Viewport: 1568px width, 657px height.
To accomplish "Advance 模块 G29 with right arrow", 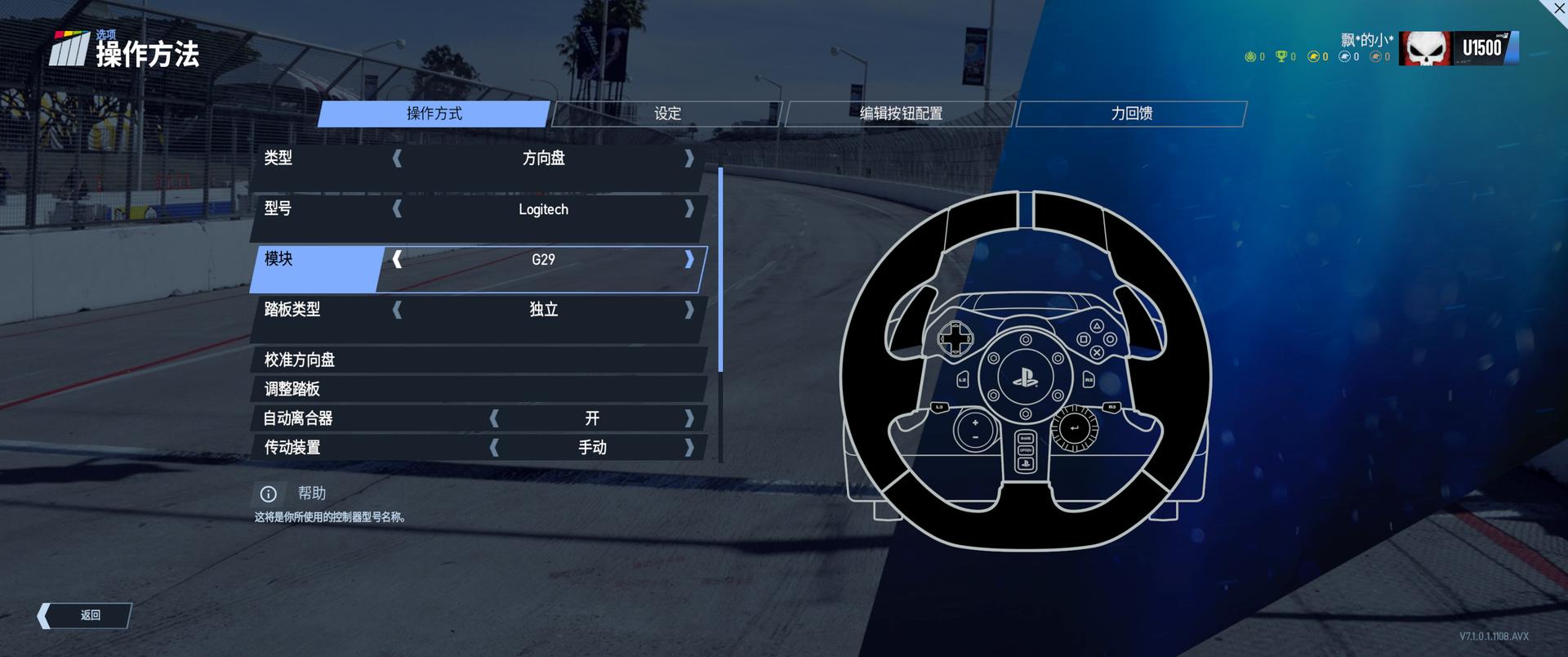I will [689, 259].
